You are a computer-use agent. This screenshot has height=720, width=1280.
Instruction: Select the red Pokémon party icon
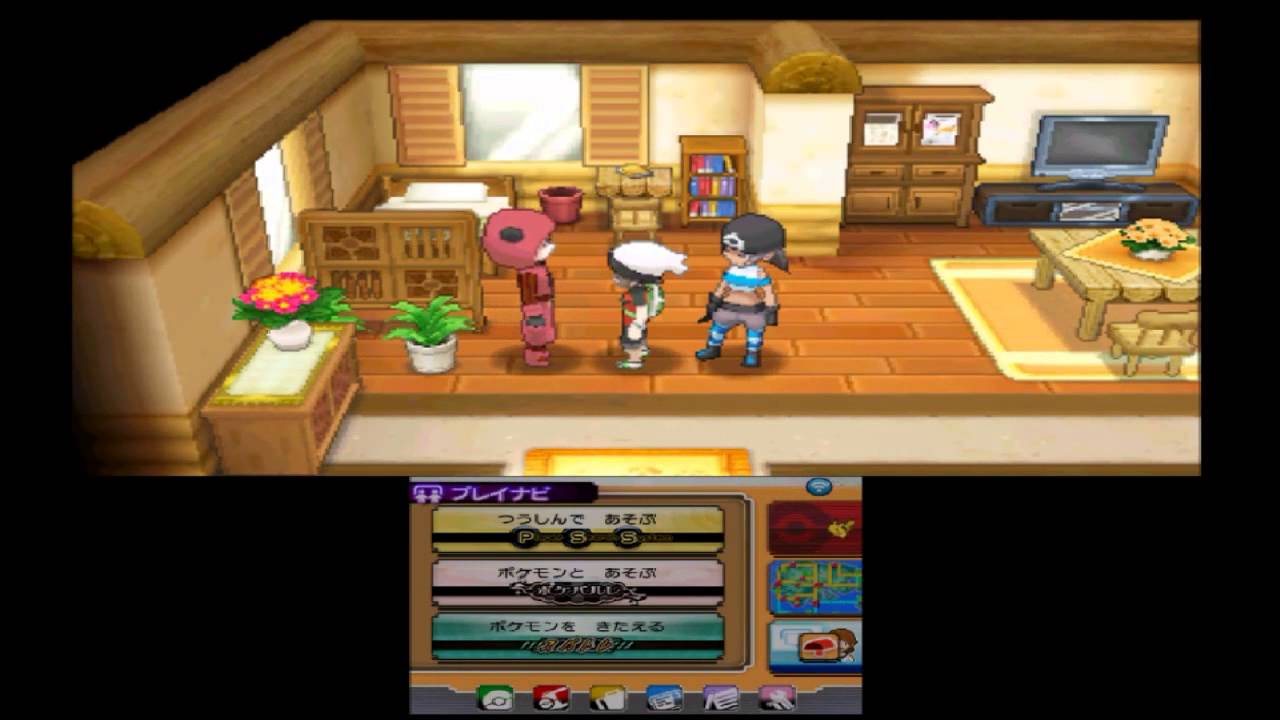coord(550,702)
